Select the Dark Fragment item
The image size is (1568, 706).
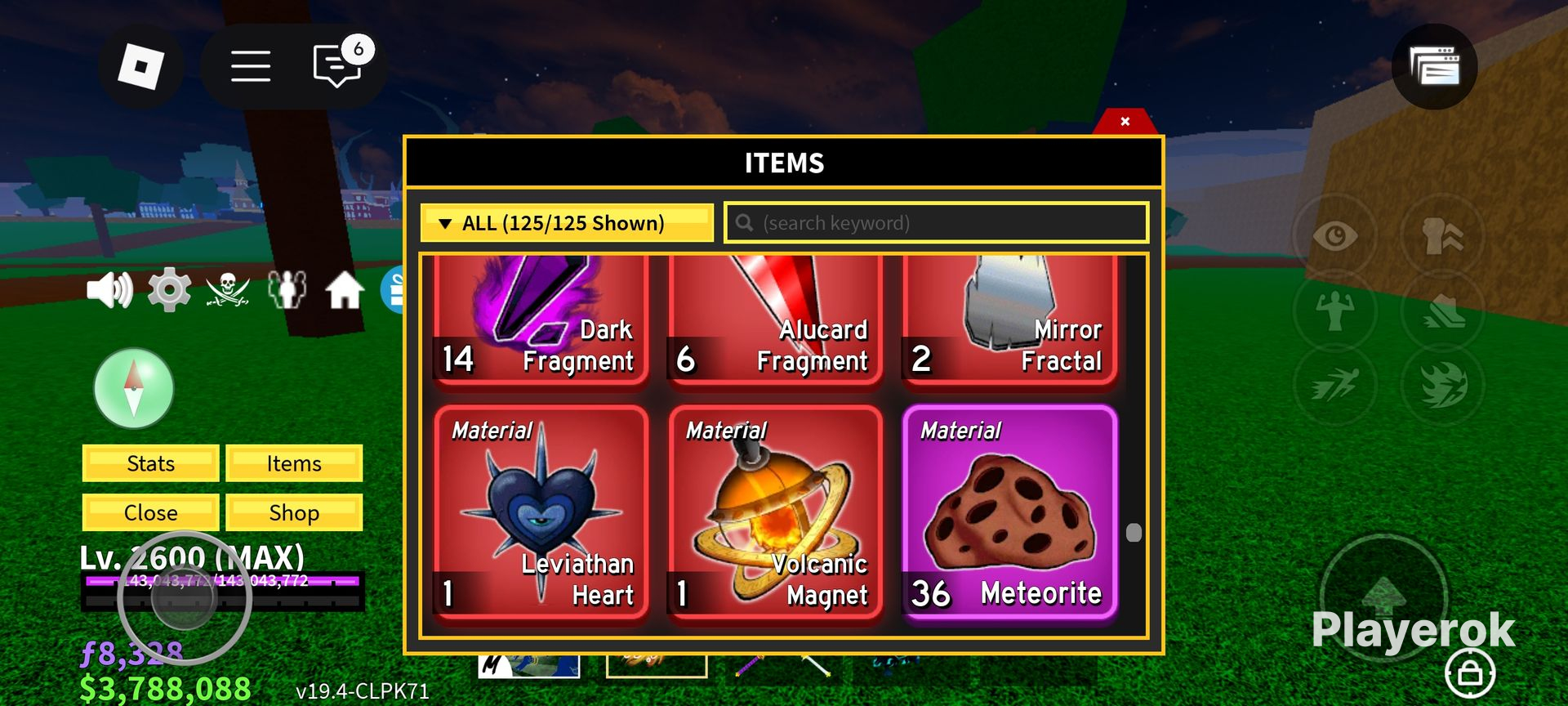click(541, 320)
